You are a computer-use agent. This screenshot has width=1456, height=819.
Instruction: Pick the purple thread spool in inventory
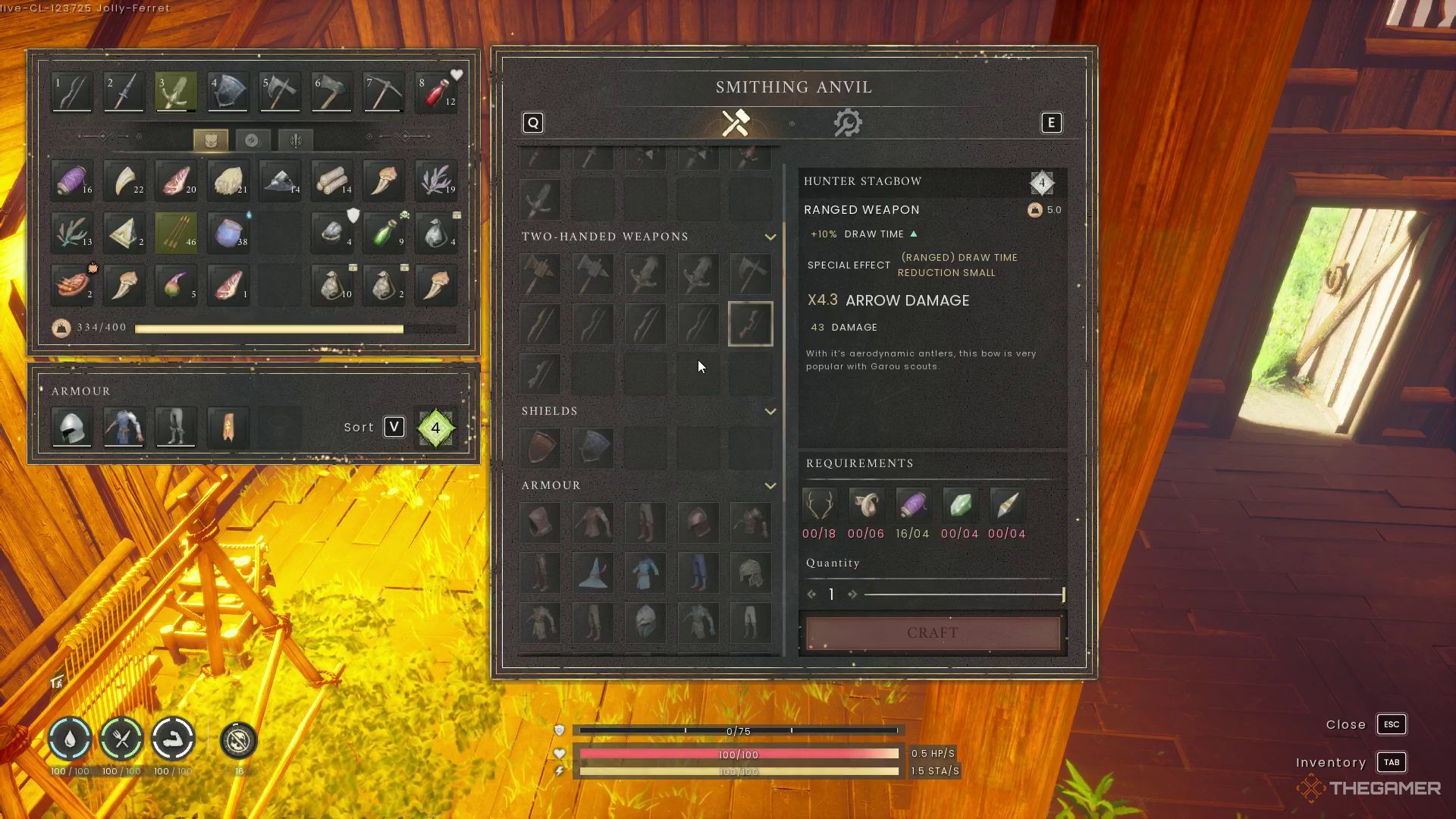pyautogui.click(x=72, y=180)
